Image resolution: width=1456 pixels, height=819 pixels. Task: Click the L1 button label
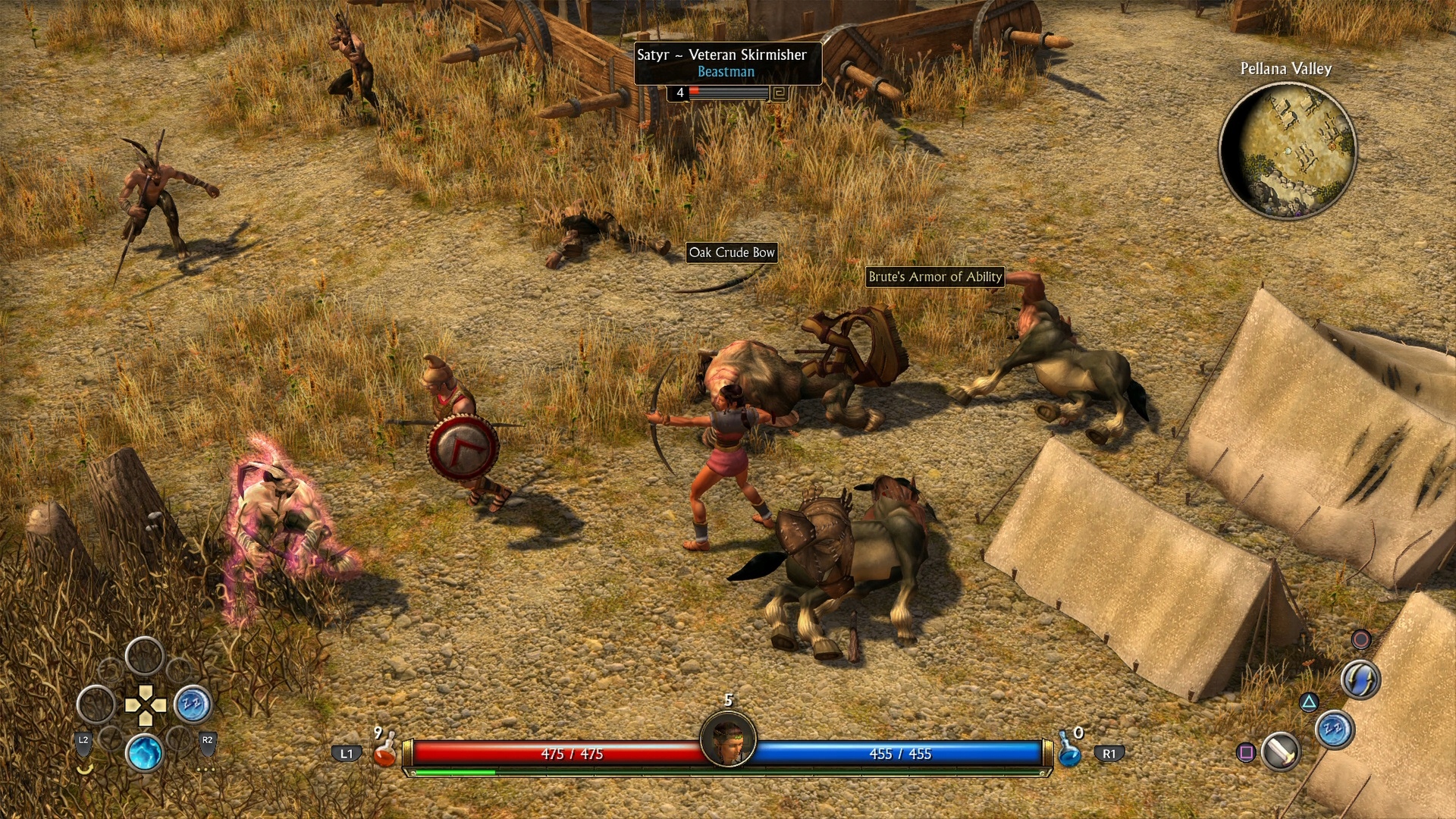(x=347, y=754)
